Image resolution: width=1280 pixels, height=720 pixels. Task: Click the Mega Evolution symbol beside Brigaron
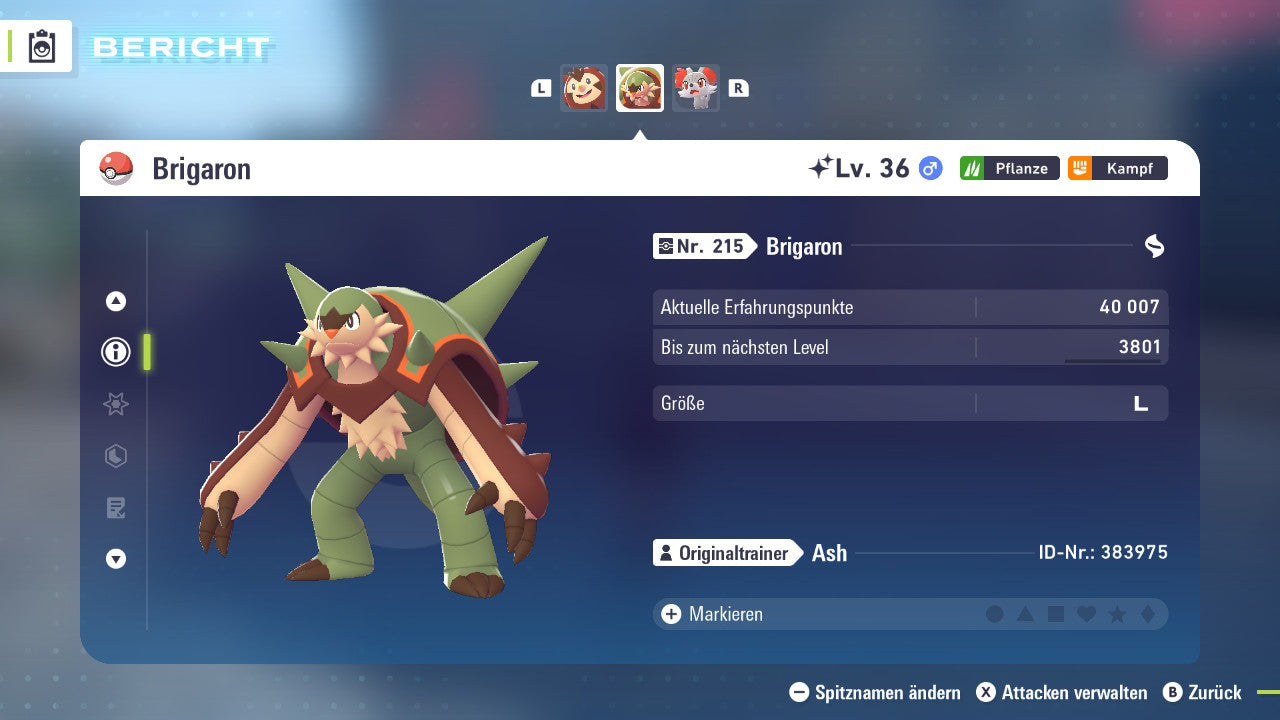pos(1154,246)
